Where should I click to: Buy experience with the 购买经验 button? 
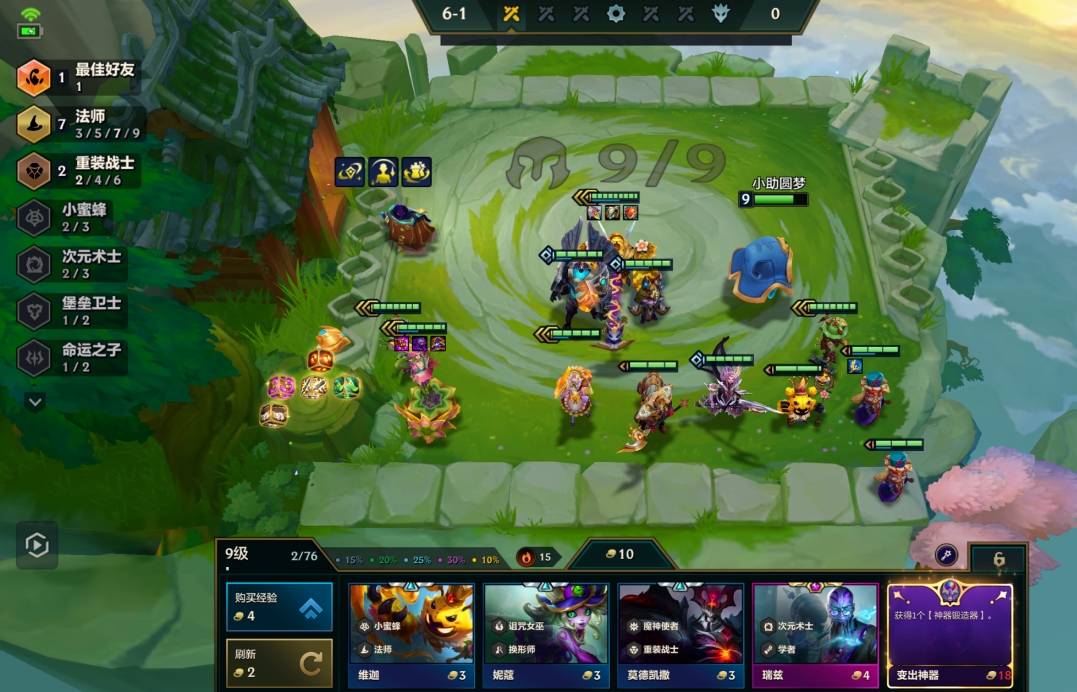pyautogui.click(x=279, y=607)
